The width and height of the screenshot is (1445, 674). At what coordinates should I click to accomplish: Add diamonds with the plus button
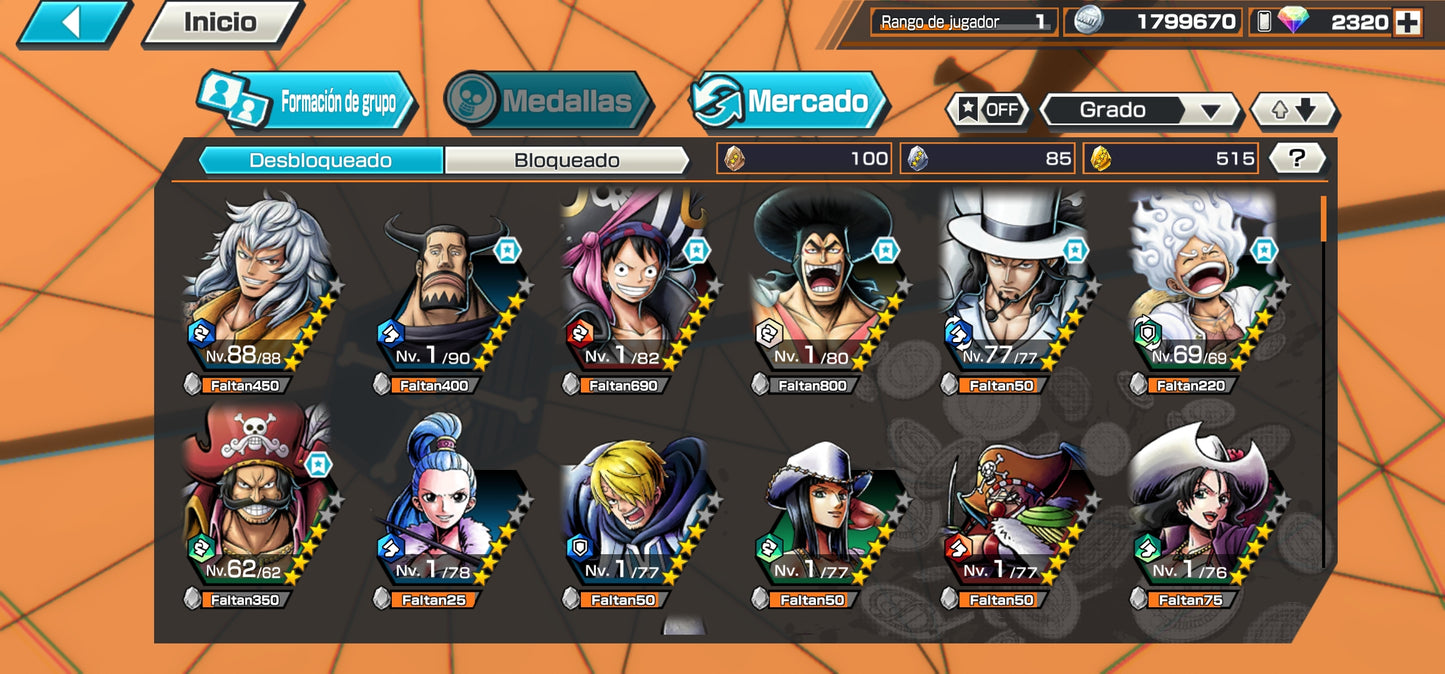[1407, 22]
